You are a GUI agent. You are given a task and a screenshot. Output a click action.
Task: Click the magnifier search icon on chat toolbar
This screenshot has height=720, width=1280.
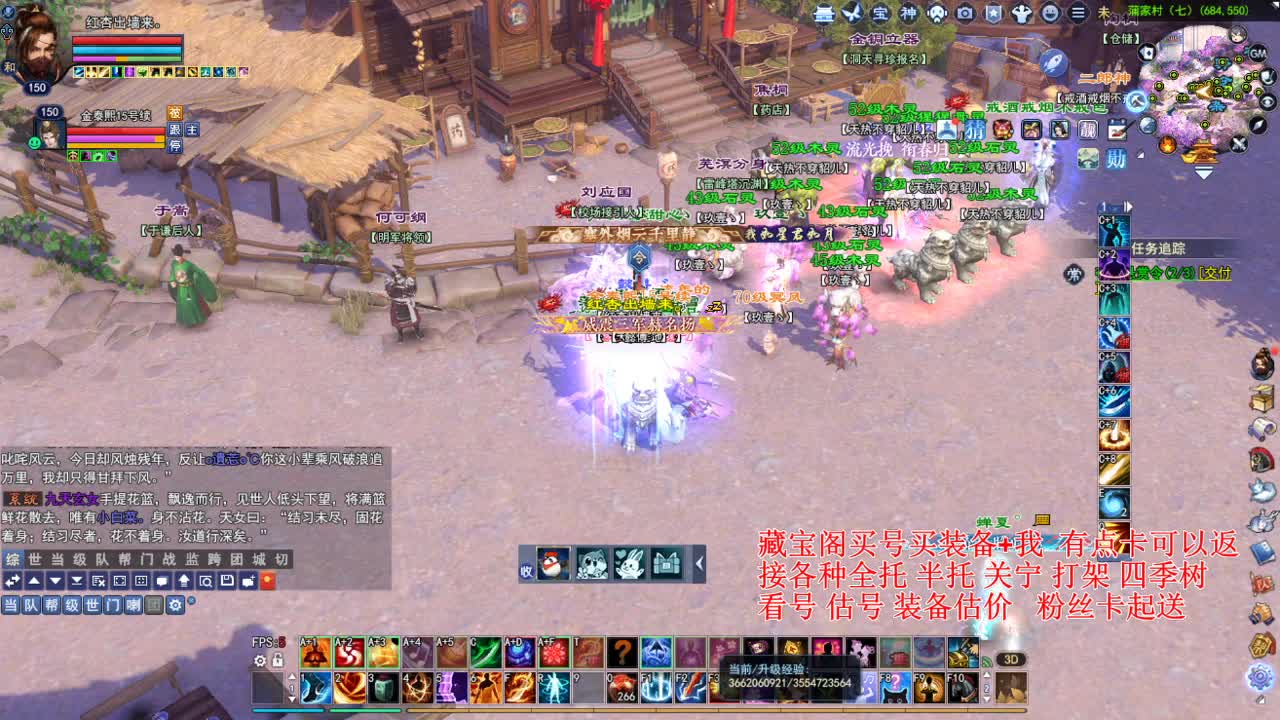[x=206, y=581]
